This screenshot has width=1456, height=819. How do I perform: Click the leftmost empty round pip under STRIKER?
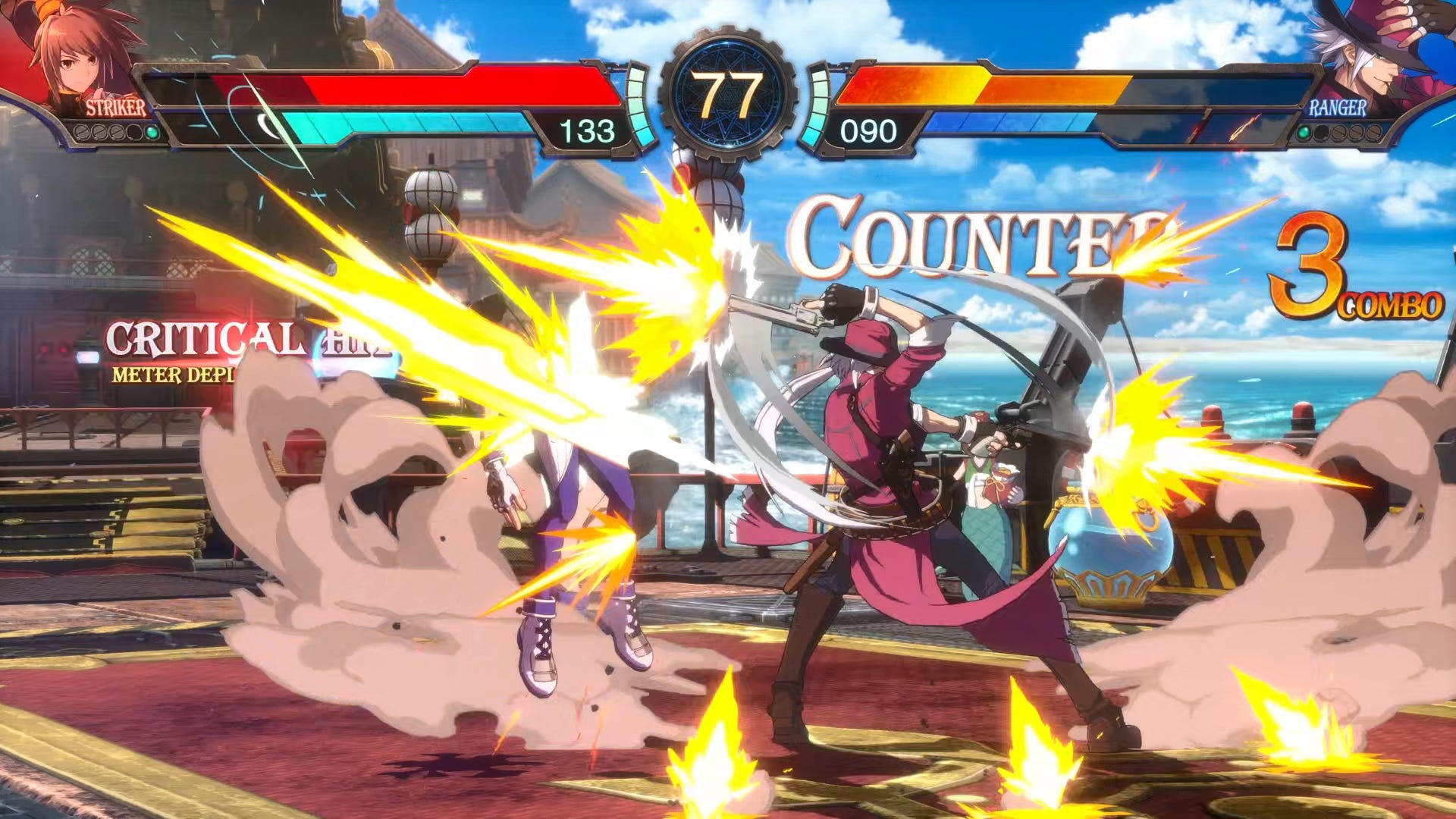point(81,133)
